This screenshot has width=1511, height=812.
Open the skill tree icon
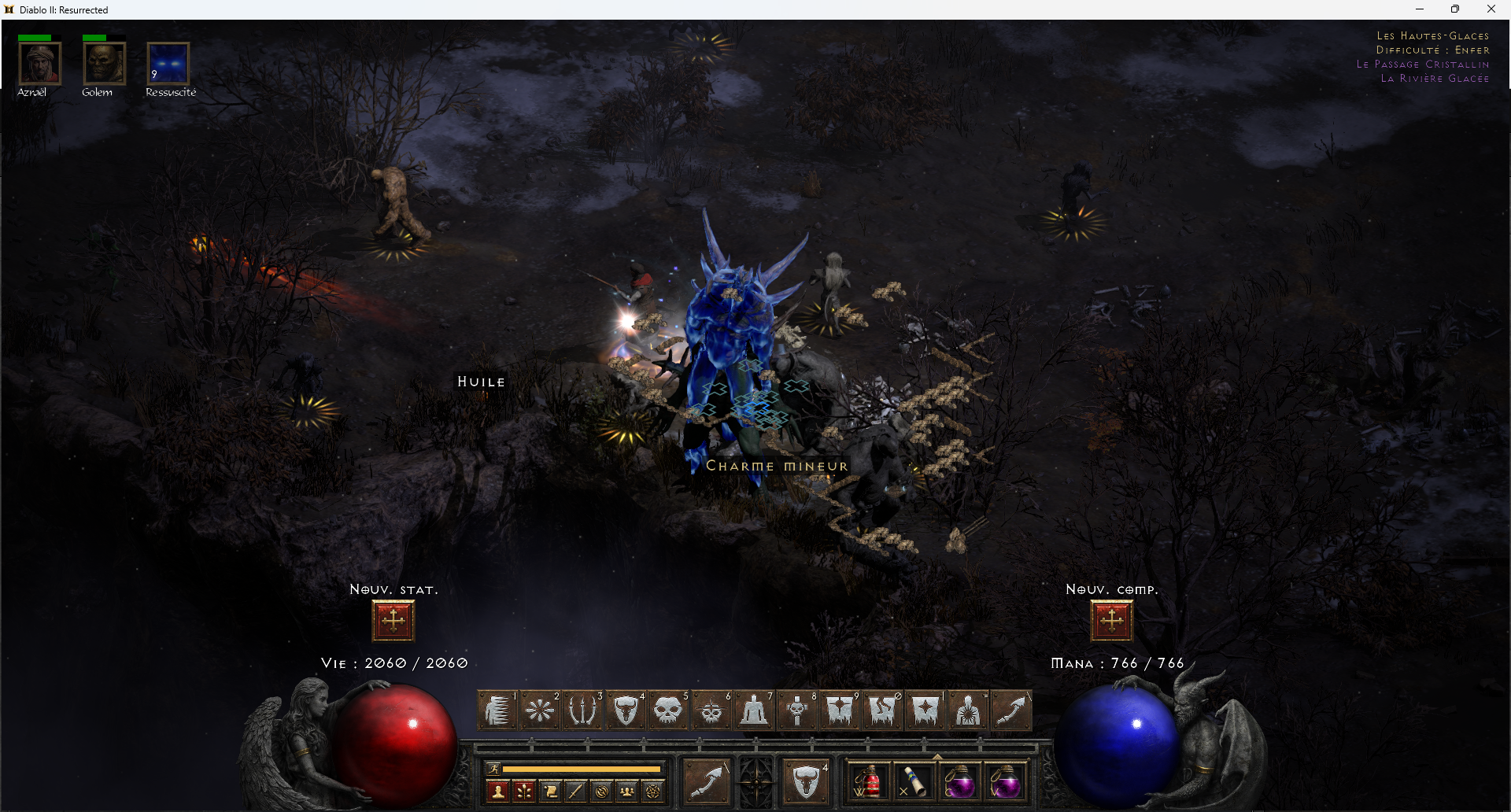coord(524,791)
